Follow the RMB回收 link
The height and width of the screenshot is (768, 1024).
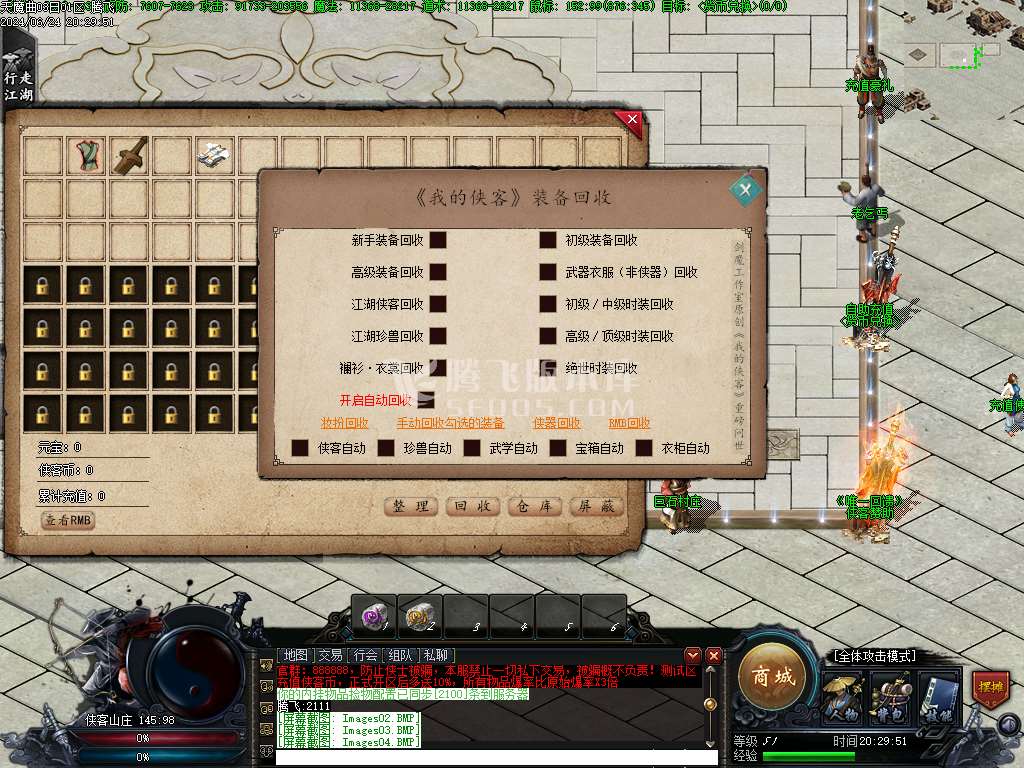coord(630,423)
